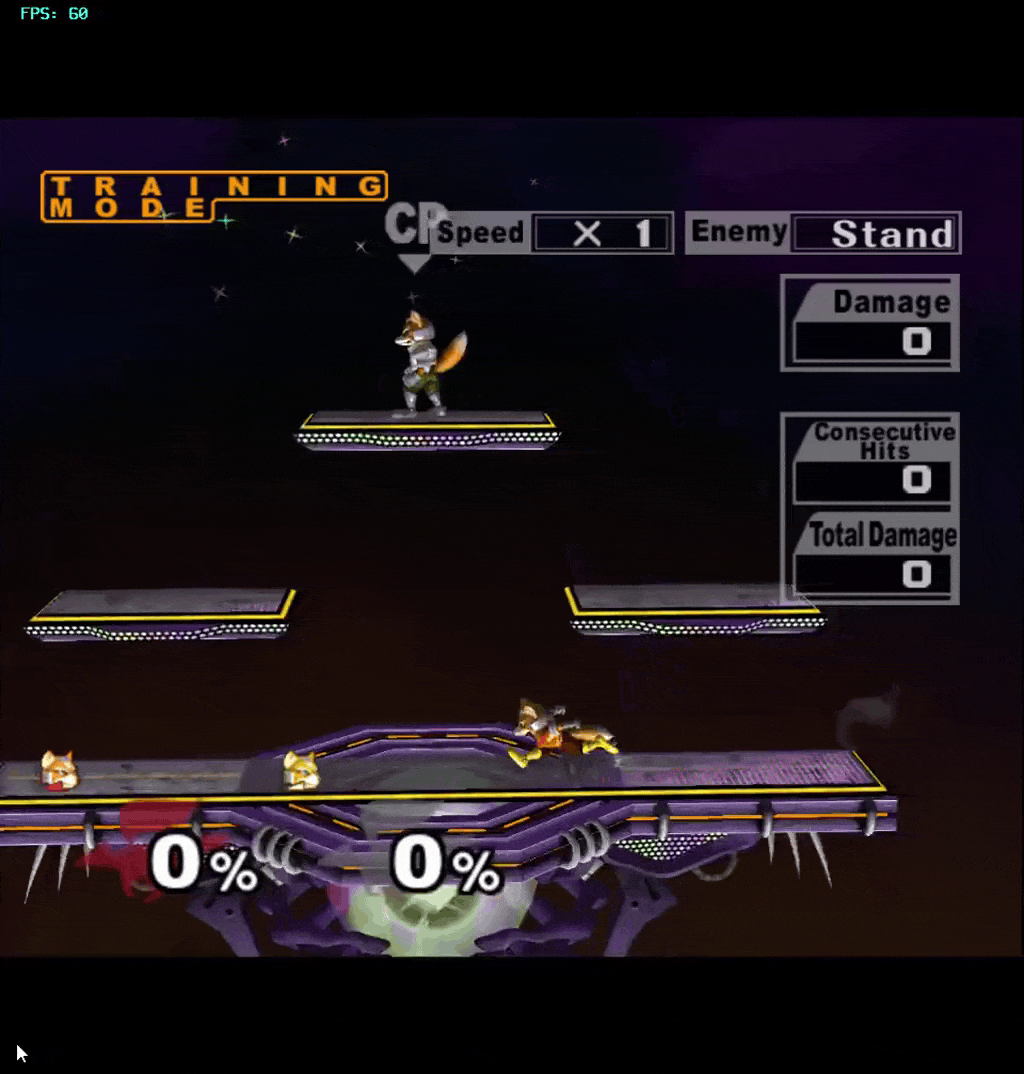Select the Speed X 1 setting
This screenshot has height=1074, width=1024.
602,234
